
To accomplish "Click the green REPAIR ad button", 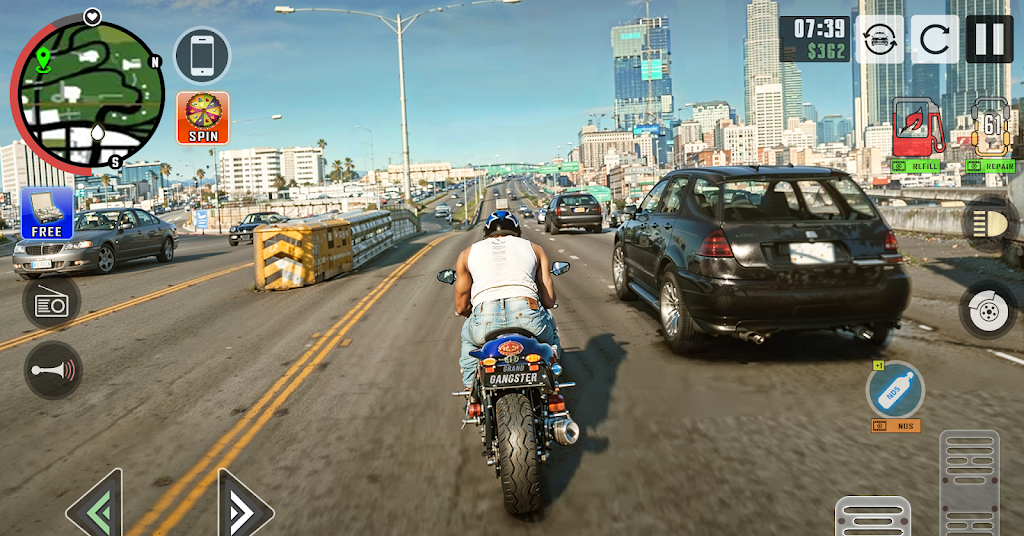I will point(991,167).
